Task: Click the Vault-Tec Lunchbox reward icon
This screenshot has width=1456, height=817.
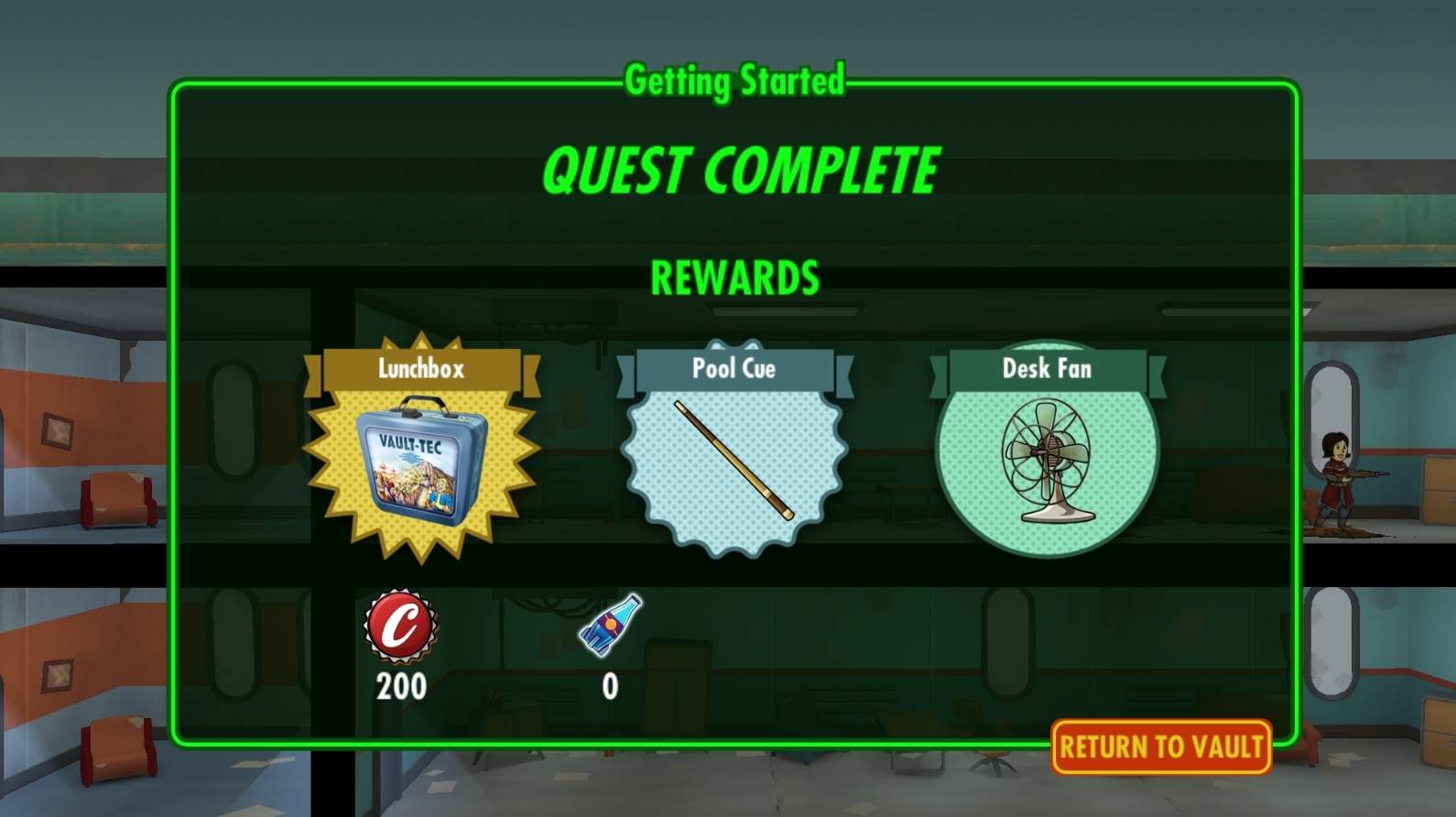Action: (421, 463)
